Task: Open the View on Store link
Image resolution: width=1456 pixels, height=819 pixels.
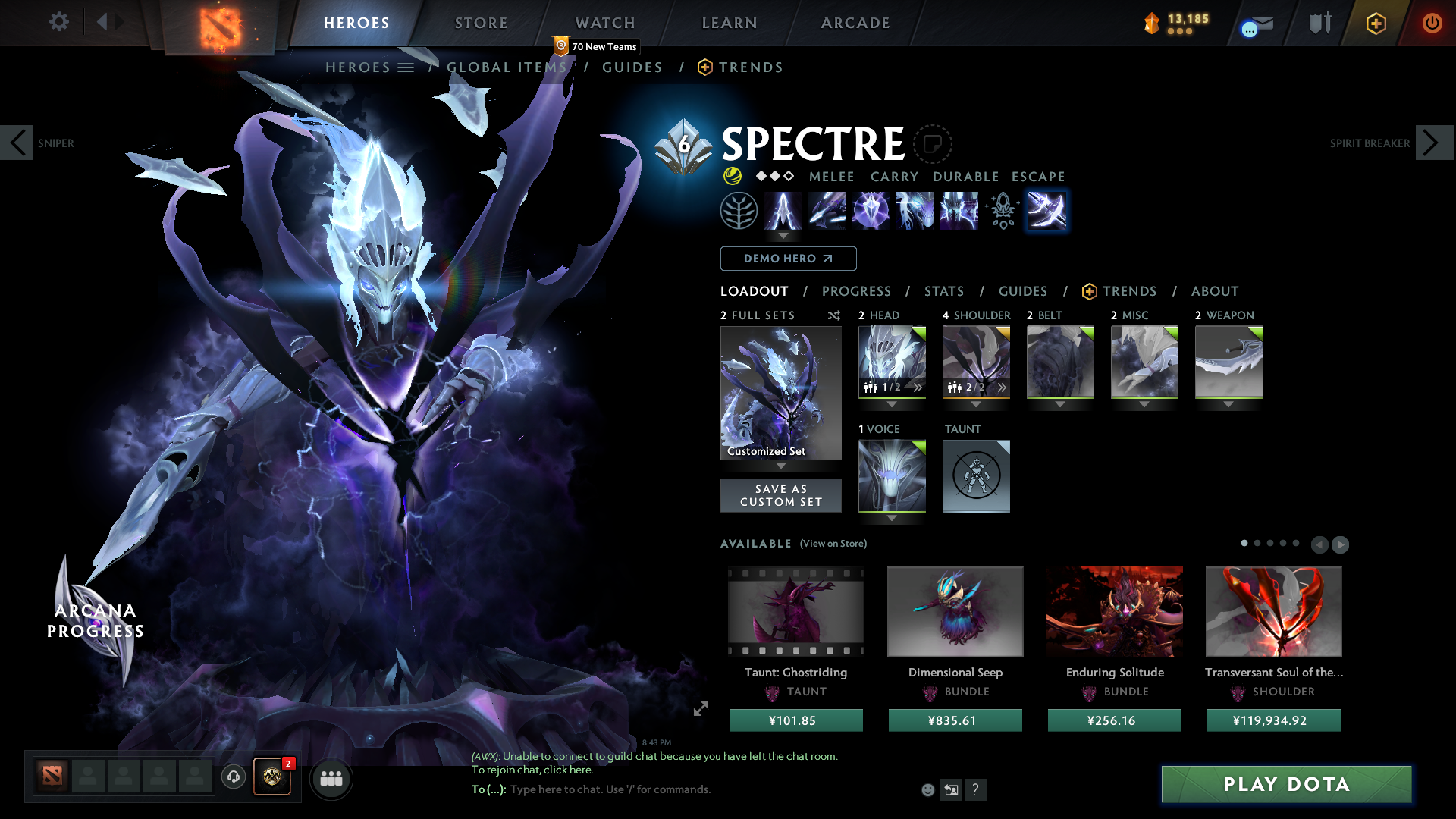Action: (x=833, y=544)
